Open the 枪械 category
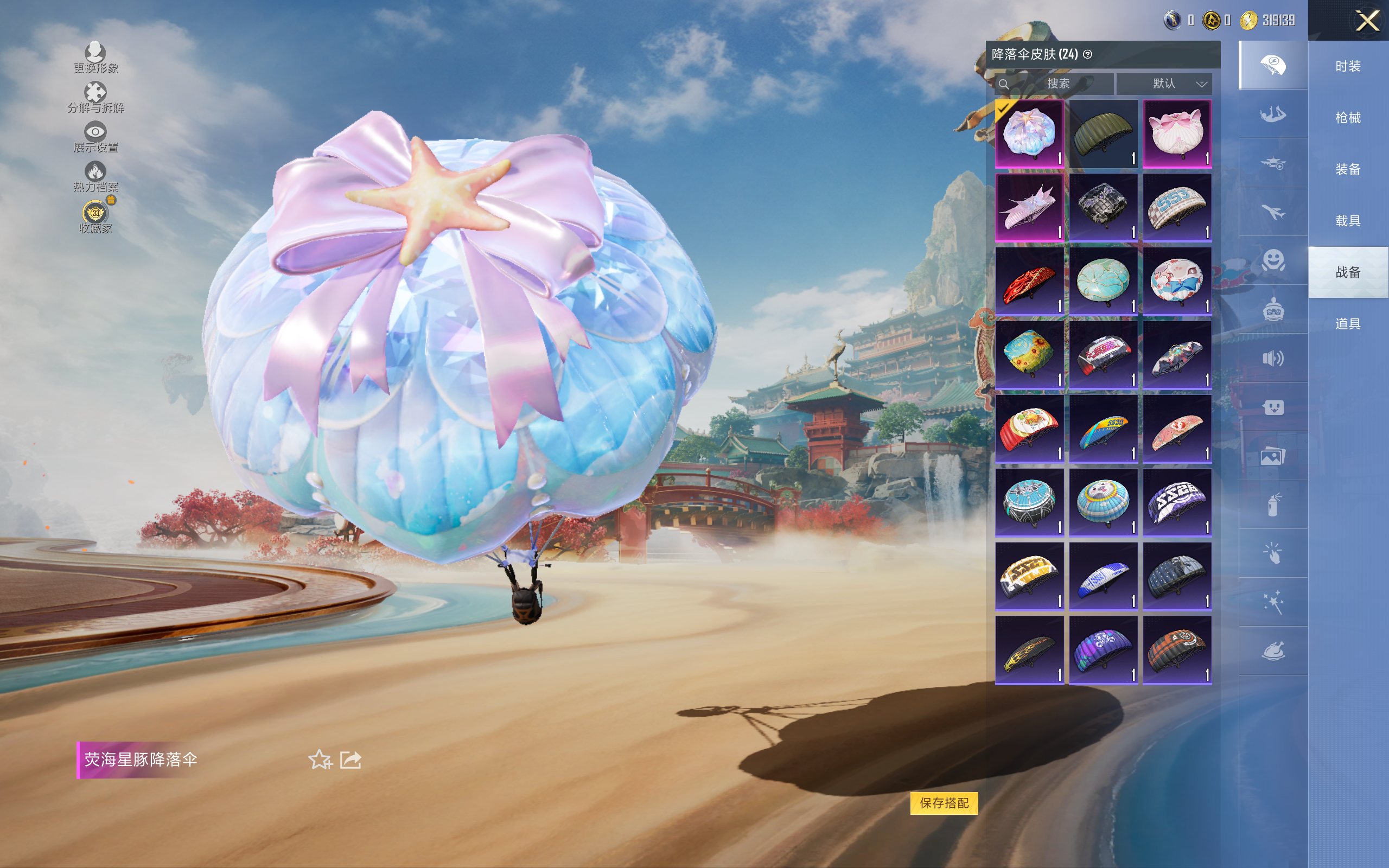The image size is (1389, 868). 1348,118
